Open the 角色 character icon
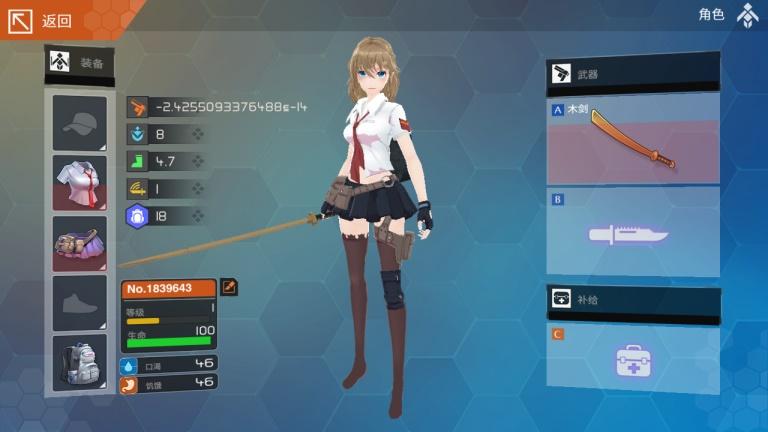This screenshot has height=432, width=768. click(747, 15)
